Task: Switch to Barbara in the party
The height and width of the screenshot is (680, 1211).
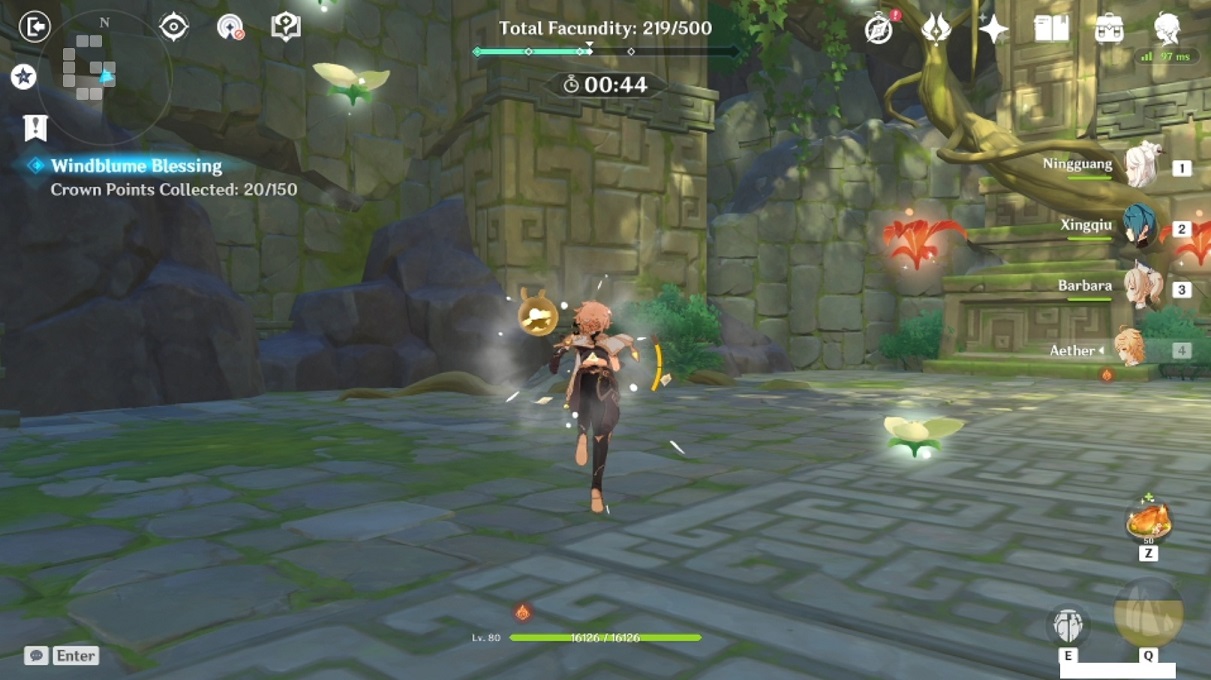Action: pyautogui.click(x=1140, y=288)
